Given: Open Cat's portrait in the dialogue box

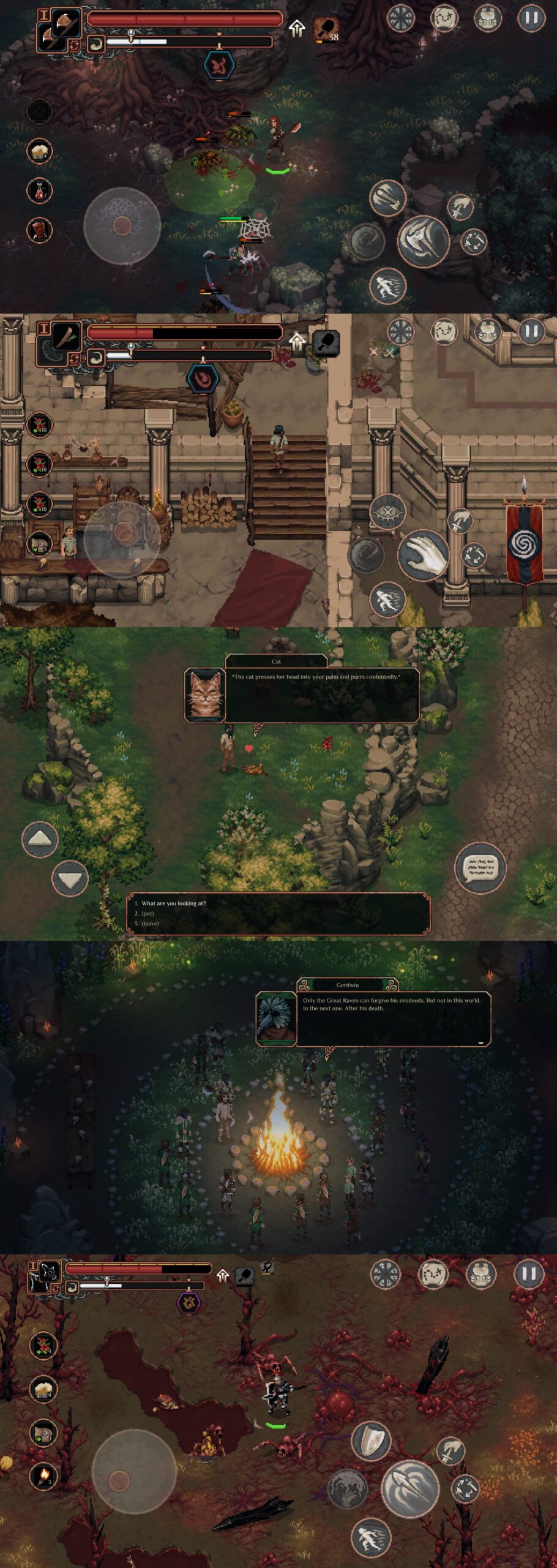Looking at the screenshot, I should point(204,695).
